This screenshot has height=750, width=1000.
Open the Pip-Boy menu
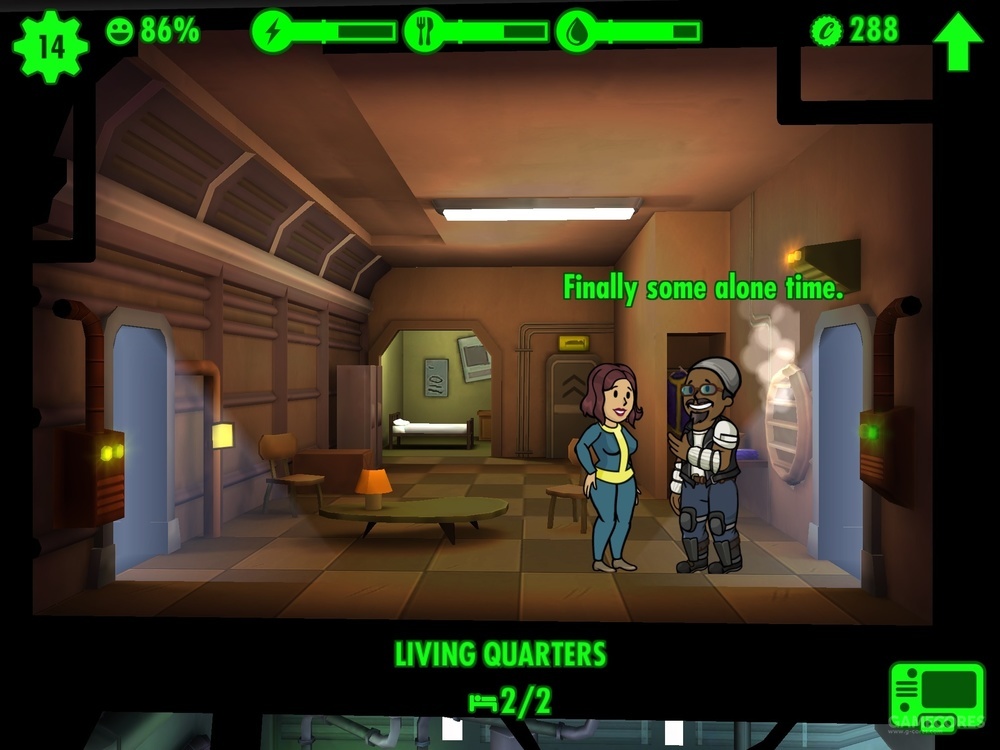[x=937, y=696]
